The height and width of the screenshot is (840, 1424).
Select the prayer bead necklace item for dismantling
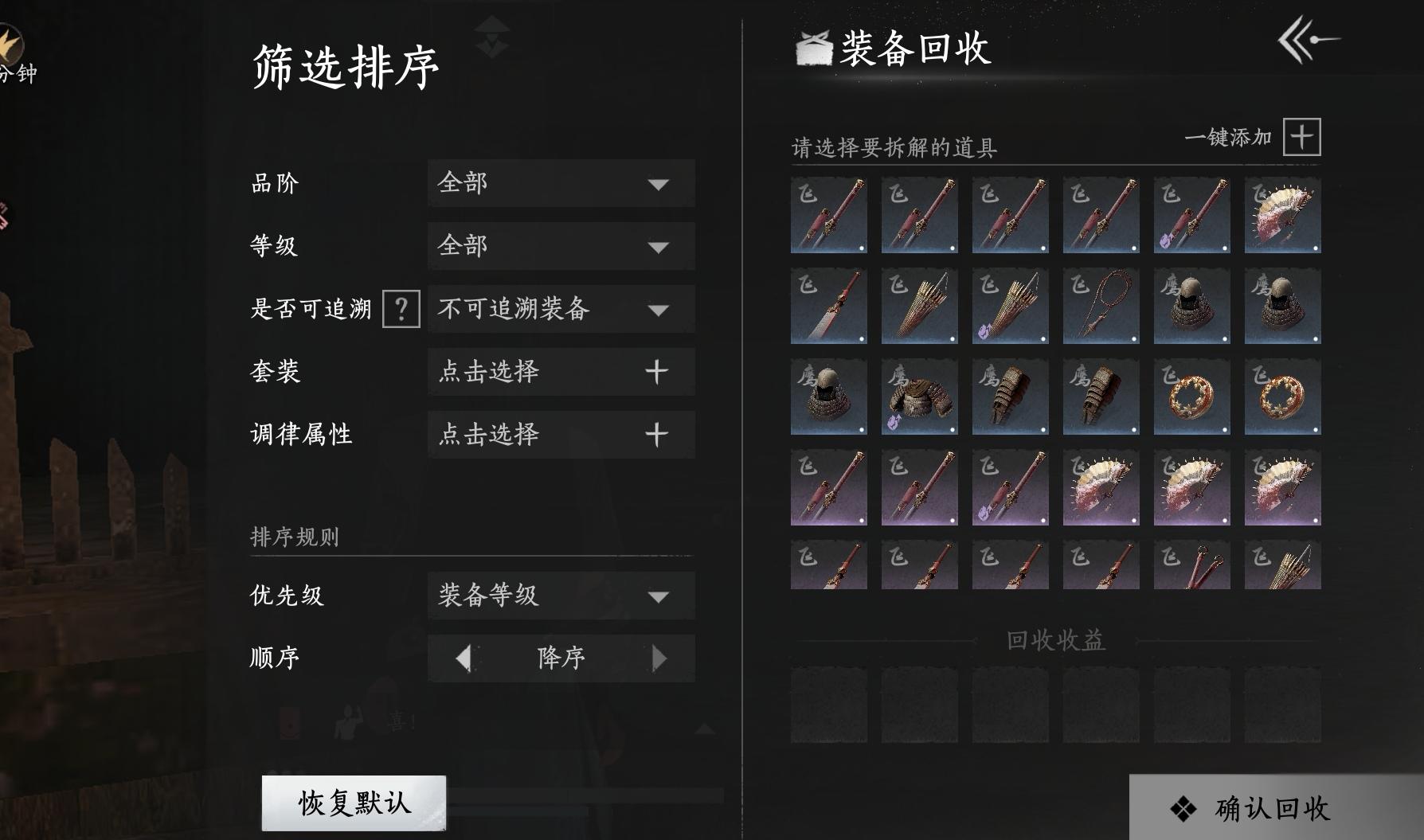click(1100, 307)
